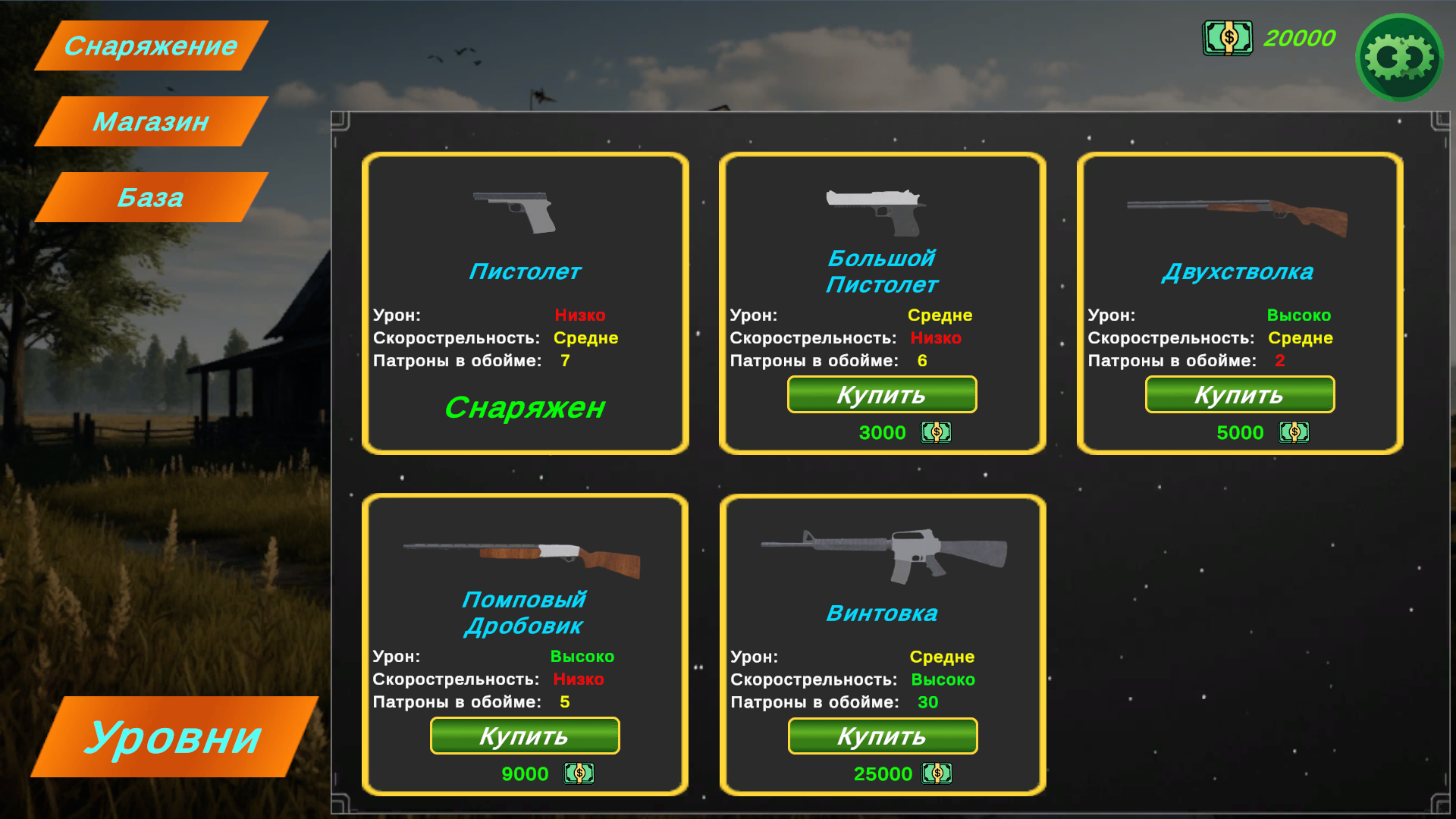1456x819 pixels.
Task: Click the money icon next to the 5000 price
Action: [1294, 432]
